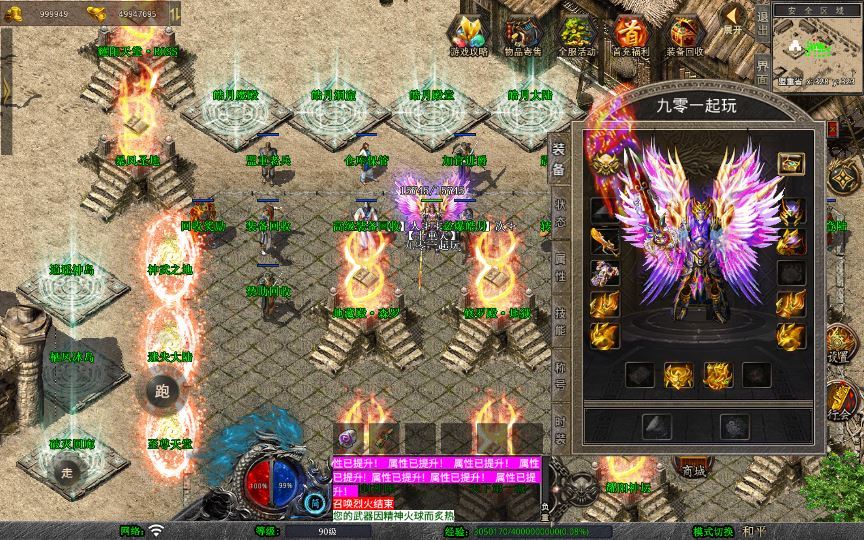Switch to the 装备 equipment tab
Viewport: 864px width, 540px height.
point(559,159)
